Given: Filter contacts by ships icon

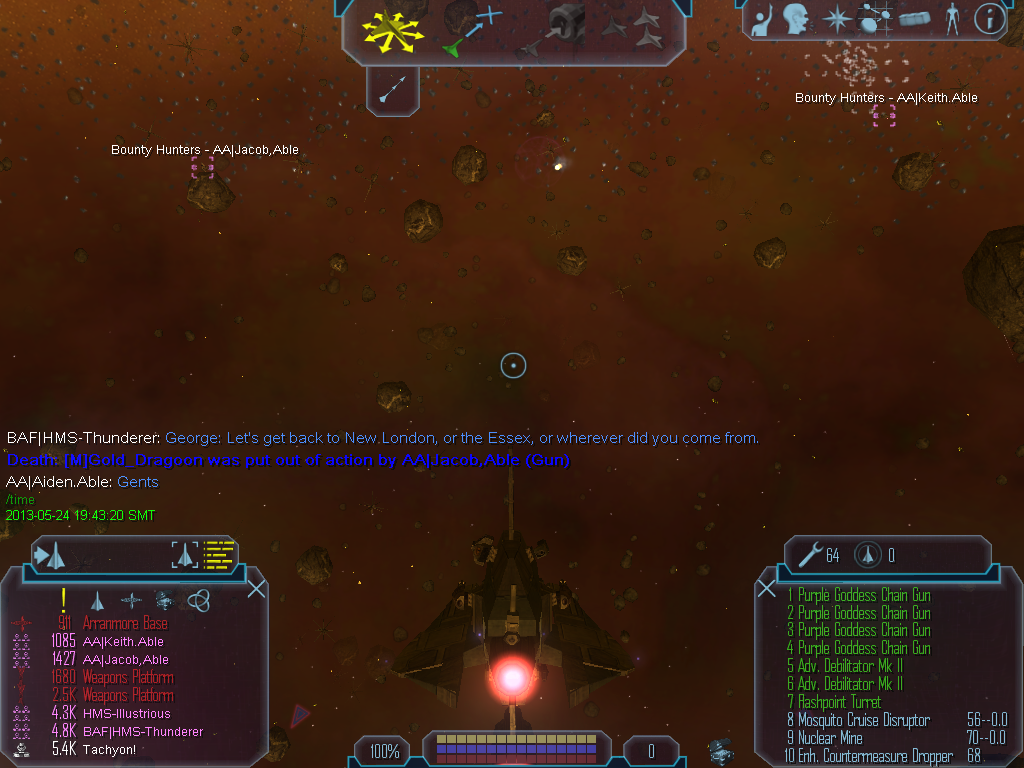Looking at the screenshot, I should click(98, 600).
